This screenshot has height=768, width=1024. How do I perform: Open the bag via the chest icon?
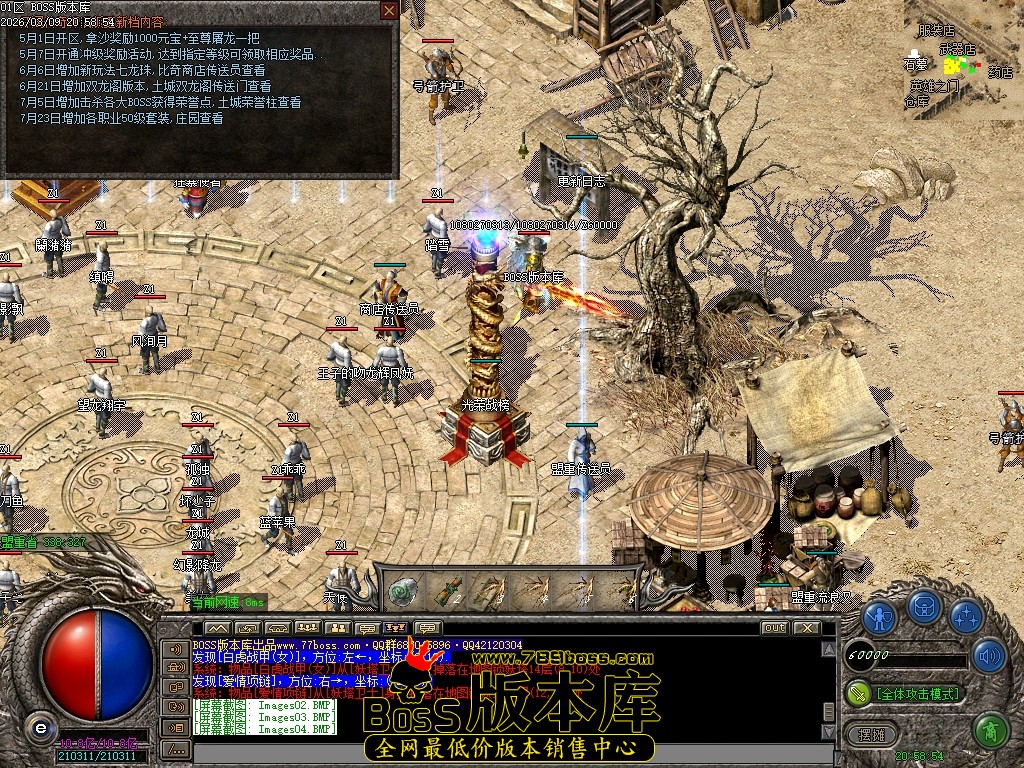[923, 608]
